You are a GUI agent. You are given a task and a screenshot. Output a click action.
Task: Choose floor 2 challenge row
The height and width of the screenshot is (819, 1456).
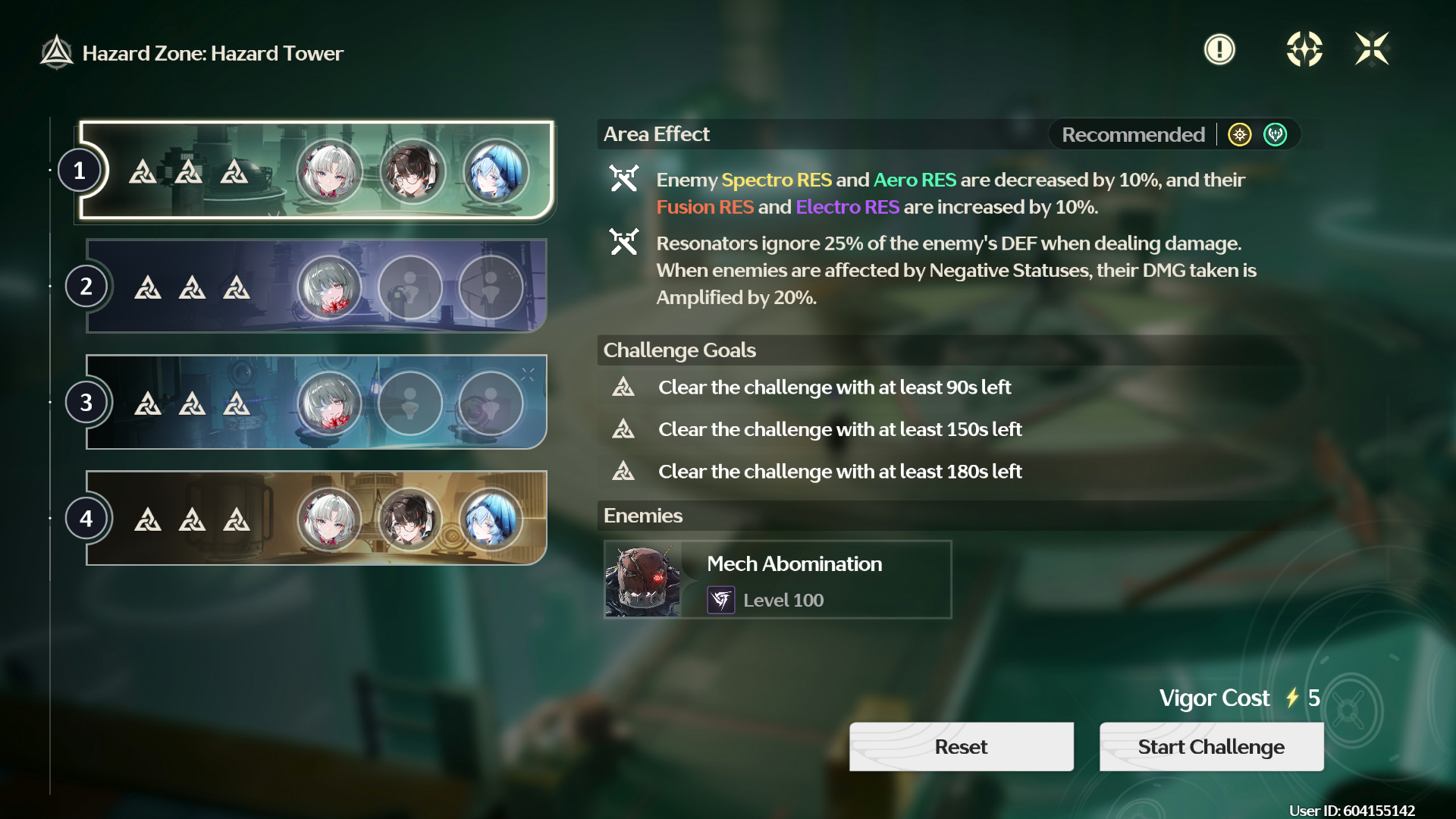(x=316, y=286)
